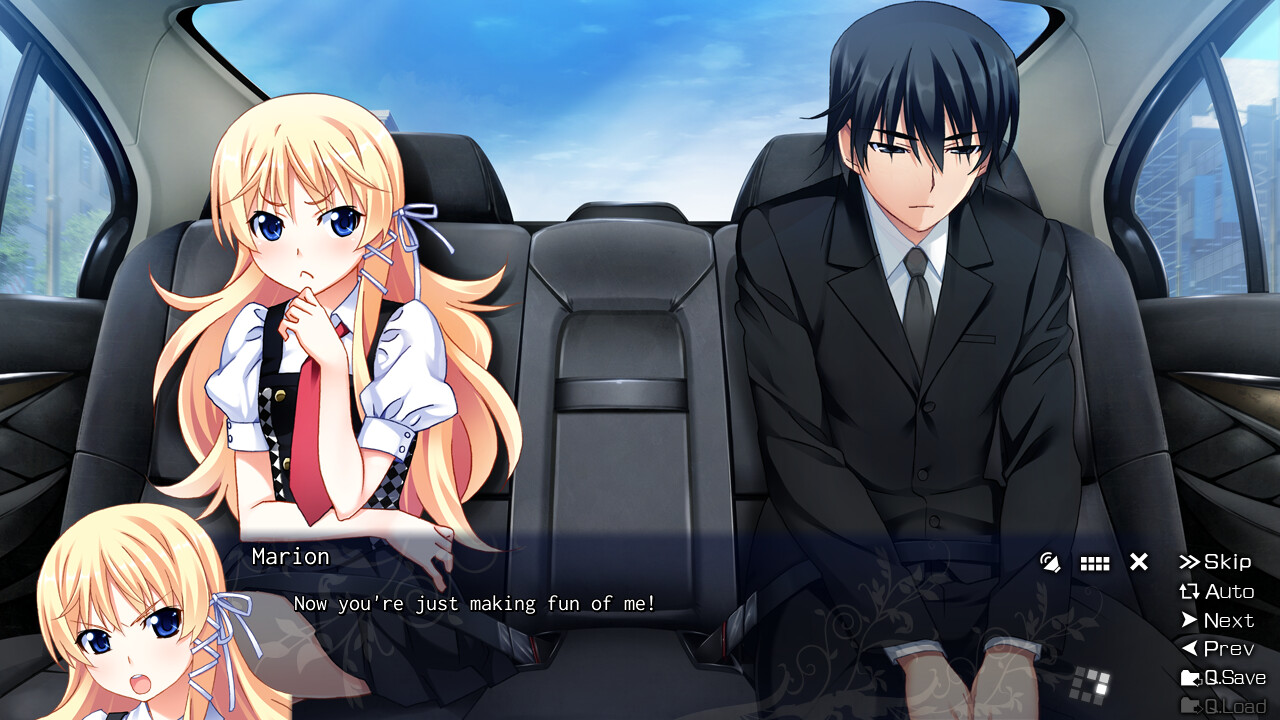Replay voice with the speaker icon
The height and width of the screenshot is (720, 1280).
pos(1050,562)
